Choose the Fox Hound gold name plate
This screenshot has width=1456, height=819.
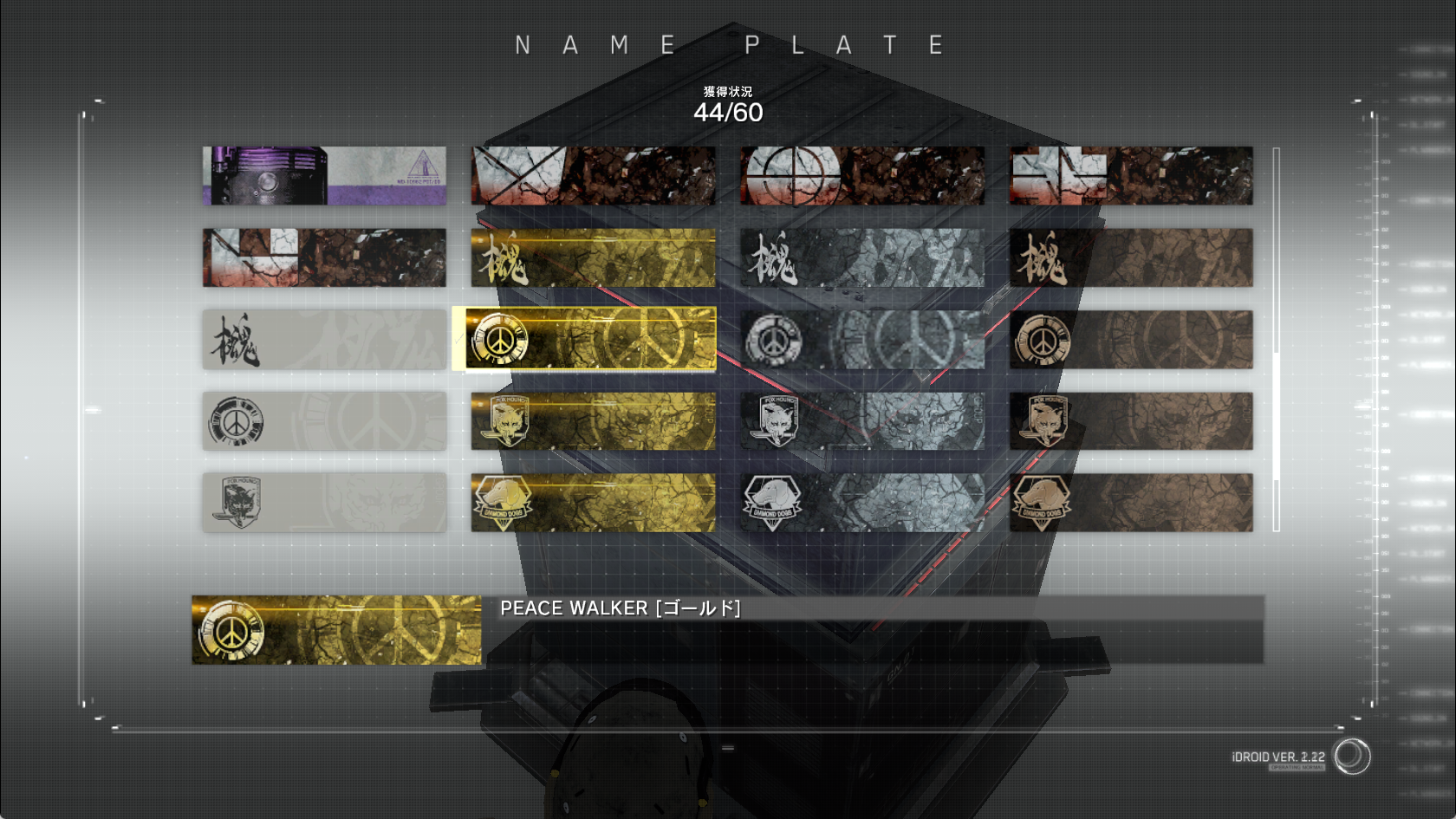point(593,421)
